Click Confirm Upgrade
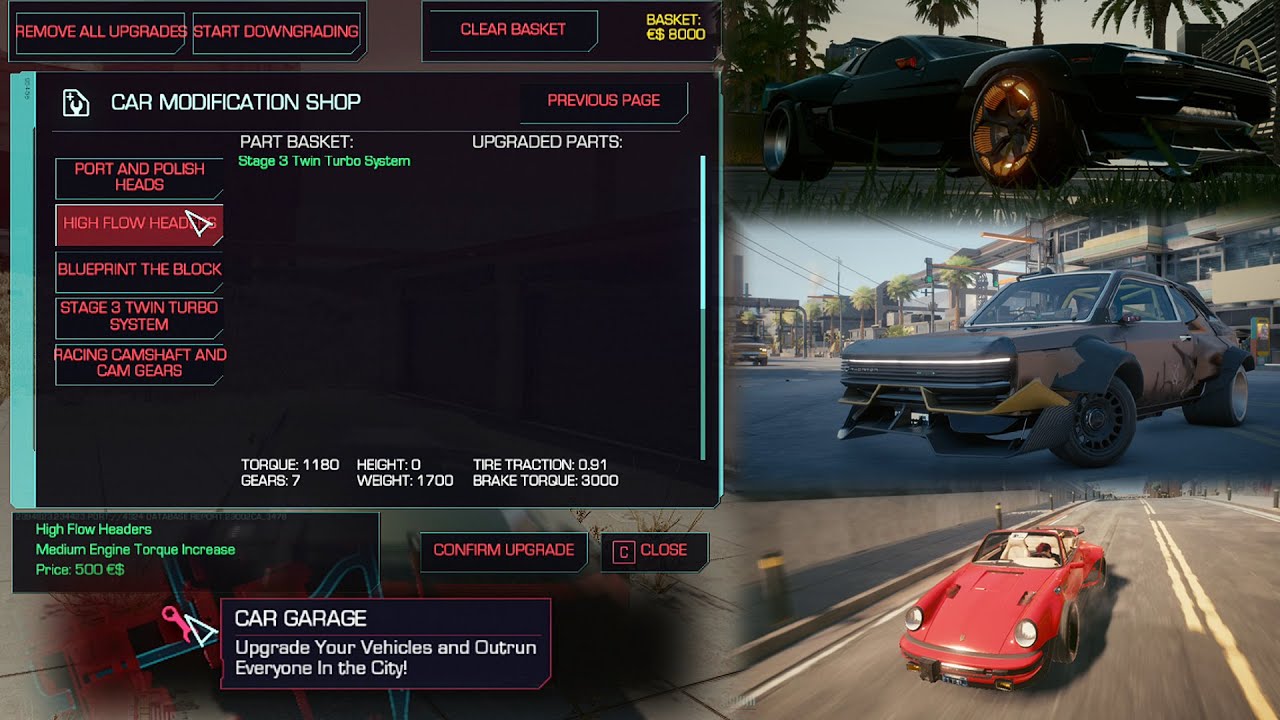Viewport: 1280px width, 720px height. pyautogui.click(x=505, y=551)
